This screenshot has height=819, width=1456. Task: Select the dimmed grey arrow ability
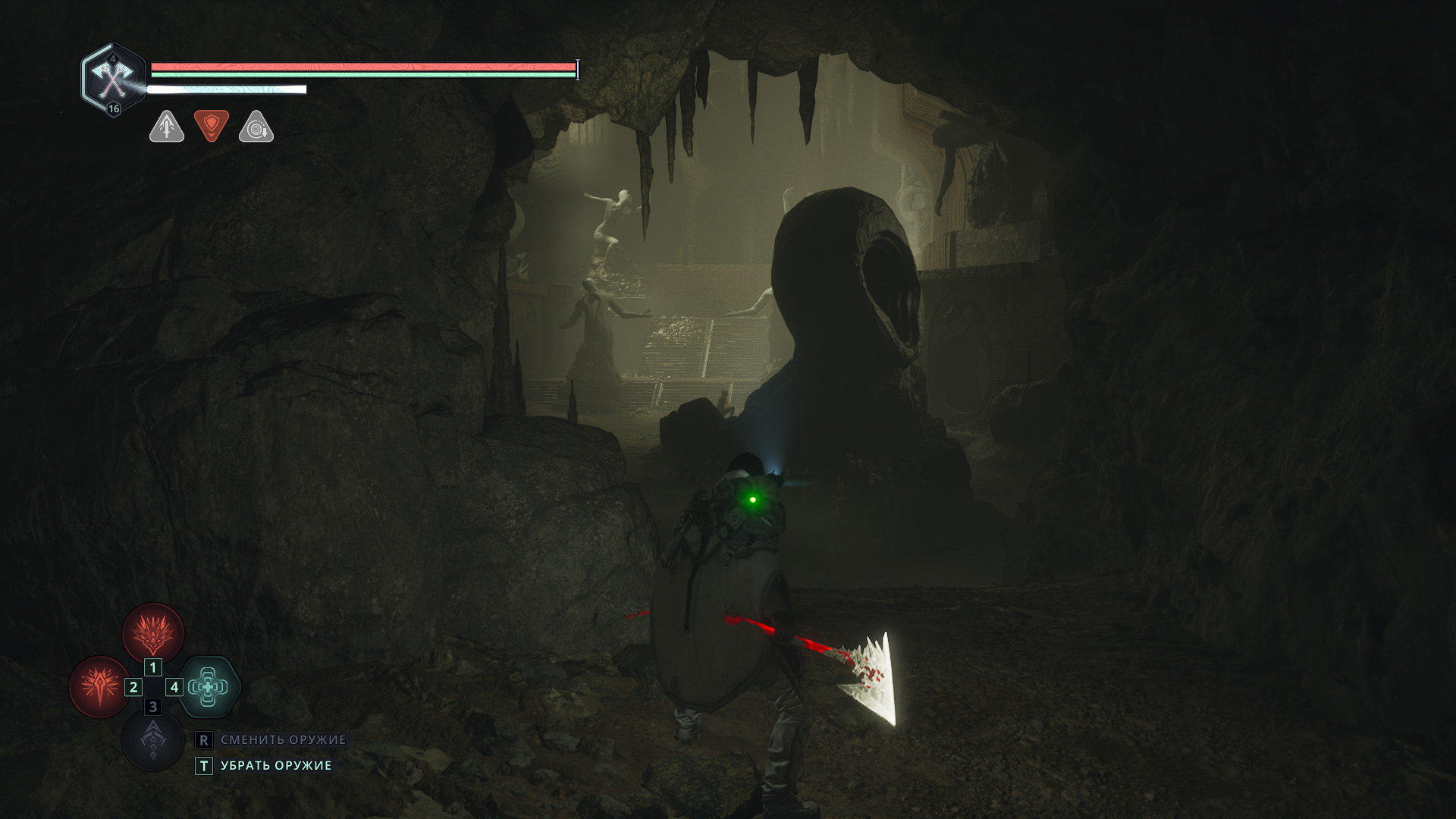153,741
